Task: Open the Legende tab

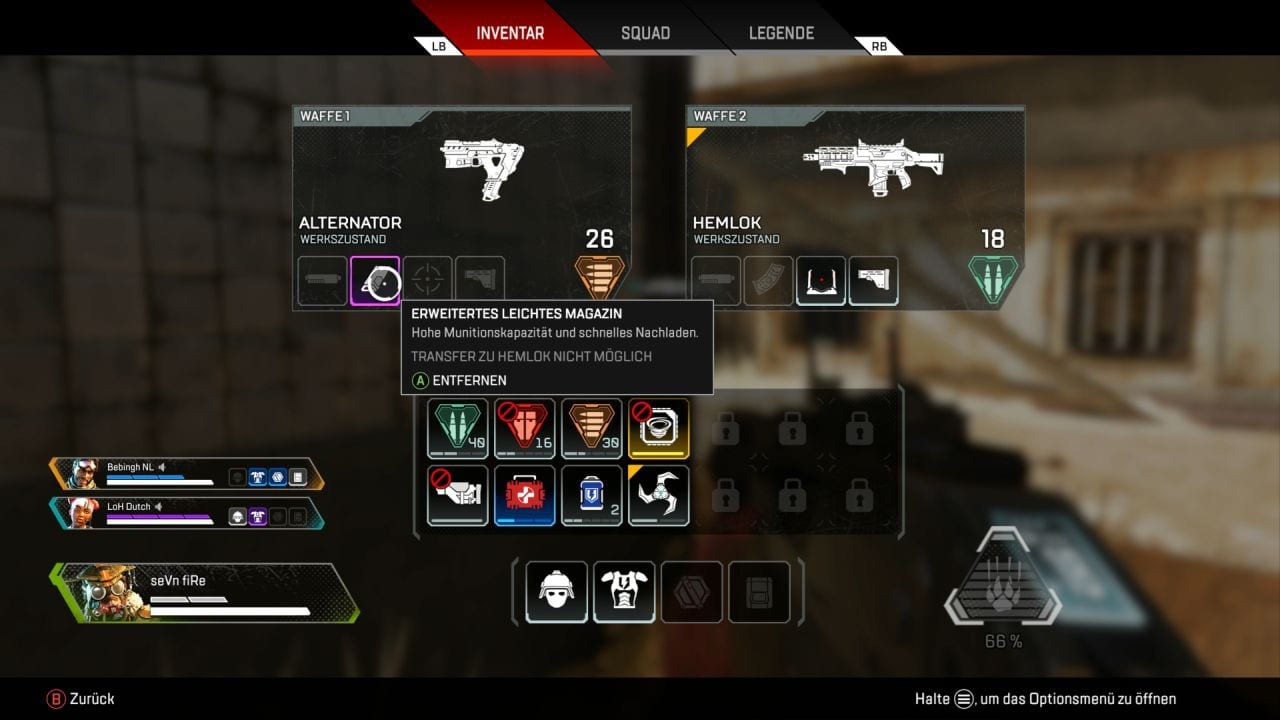Action: [x=781, y=33]
